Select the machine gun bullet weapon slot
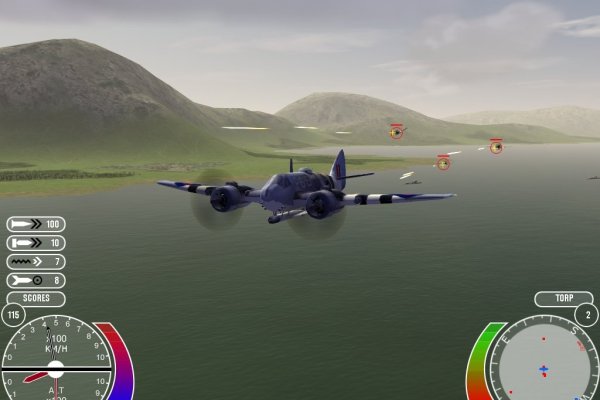Viewport: 600px width, 400px height. (35, 224)
